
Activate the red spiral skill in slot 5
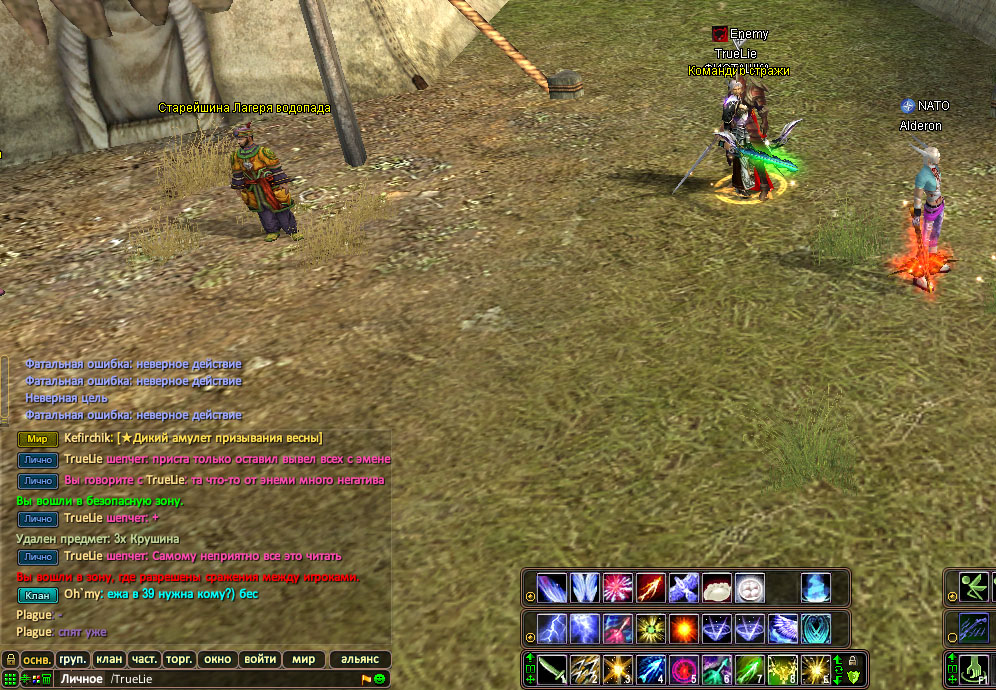[x=684, y=668]
